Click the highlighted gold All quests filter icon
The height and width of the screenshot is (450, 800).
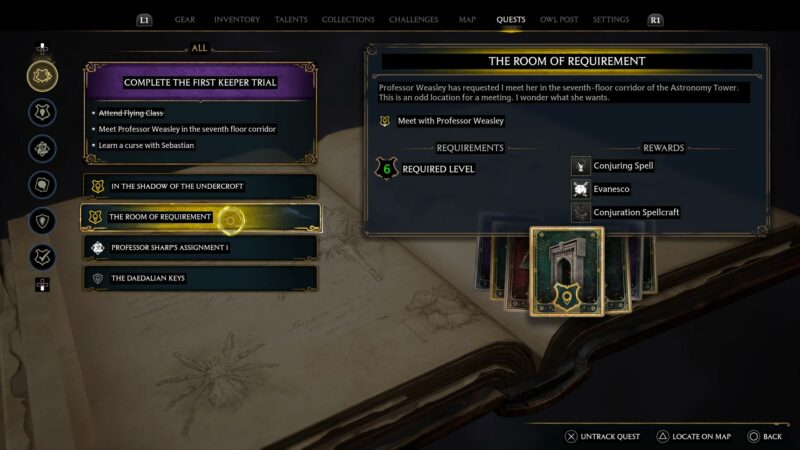click(42, 75)
